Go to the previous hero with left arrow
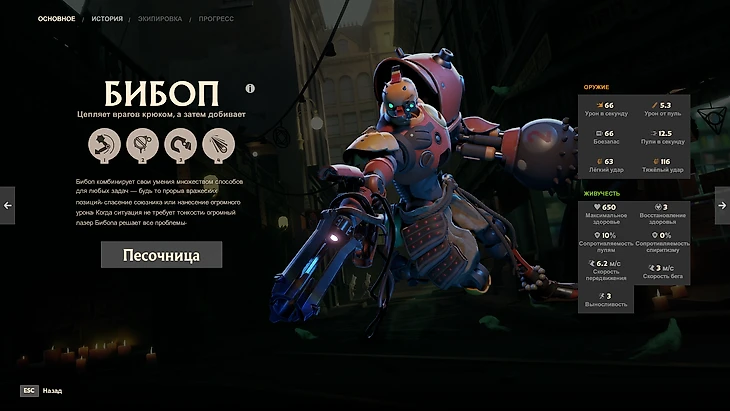Screen dimensions: 730x411 click(x=8, y=205)
